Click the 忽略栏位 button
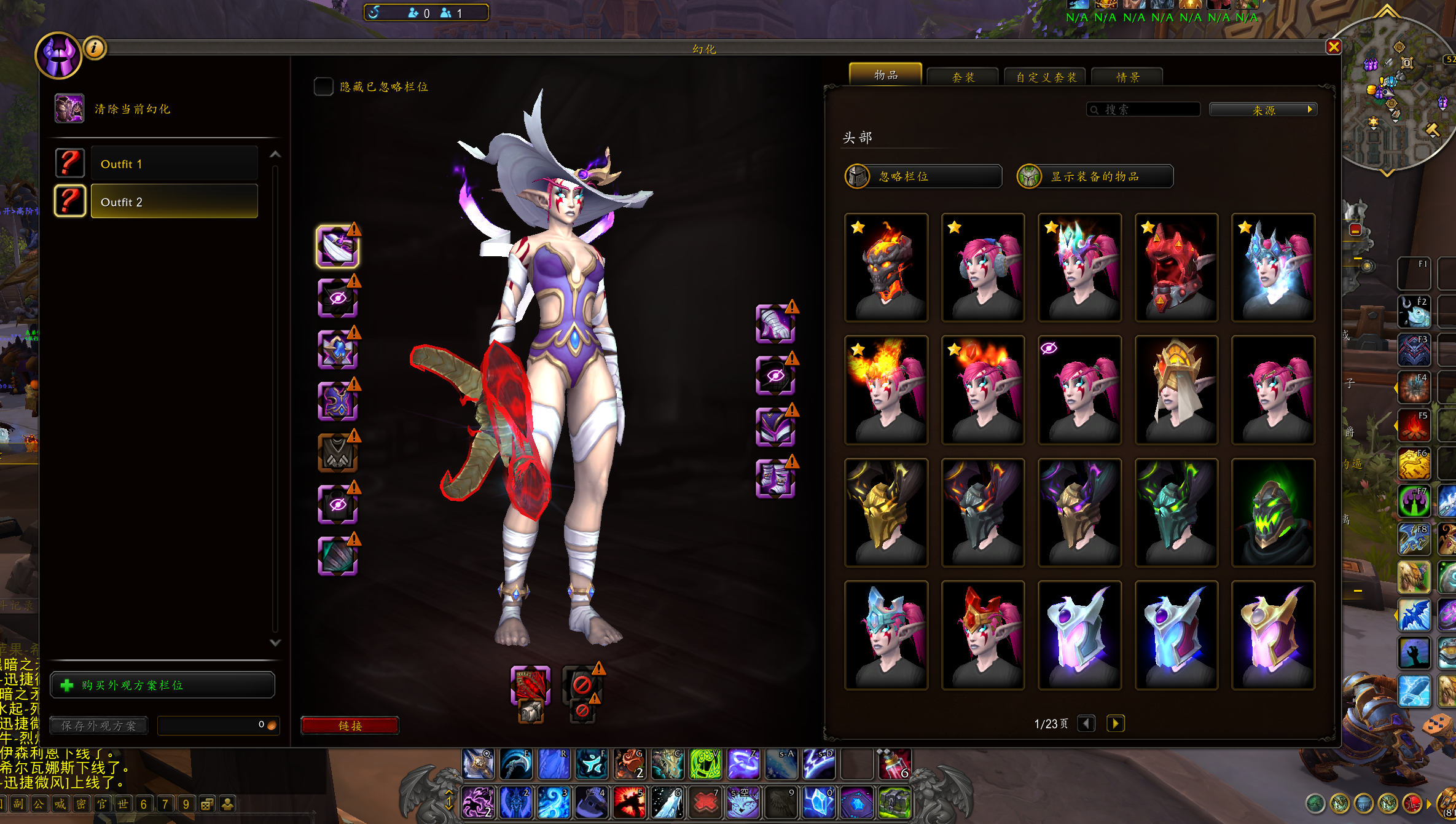Image resolution: width=1456 pixels, height=824 pixels. coord(923,176)
